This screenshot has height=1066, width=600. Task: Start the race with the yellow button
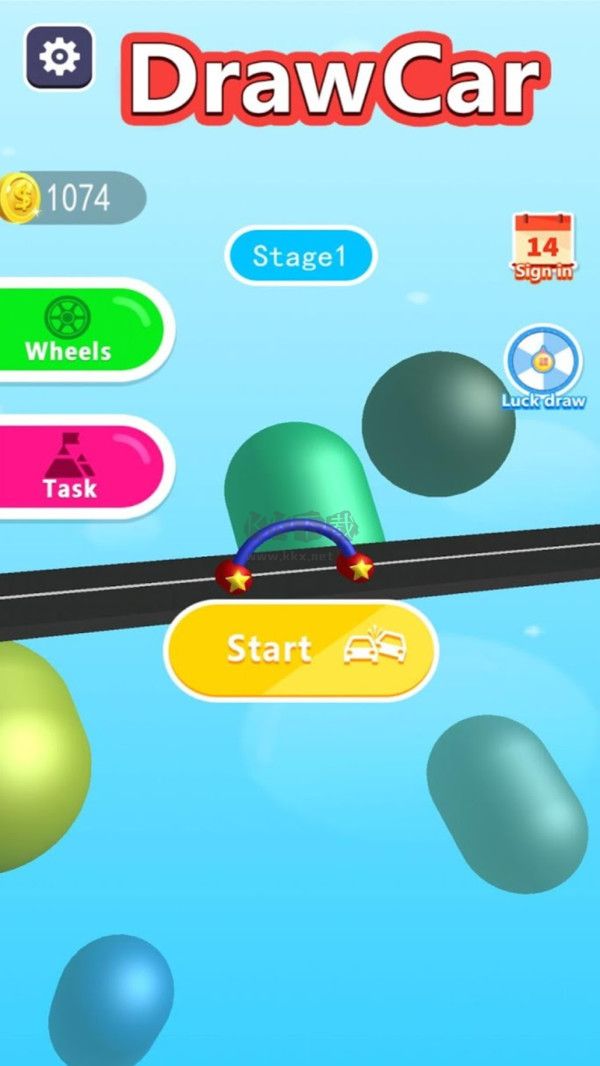[x=301, y=650]
